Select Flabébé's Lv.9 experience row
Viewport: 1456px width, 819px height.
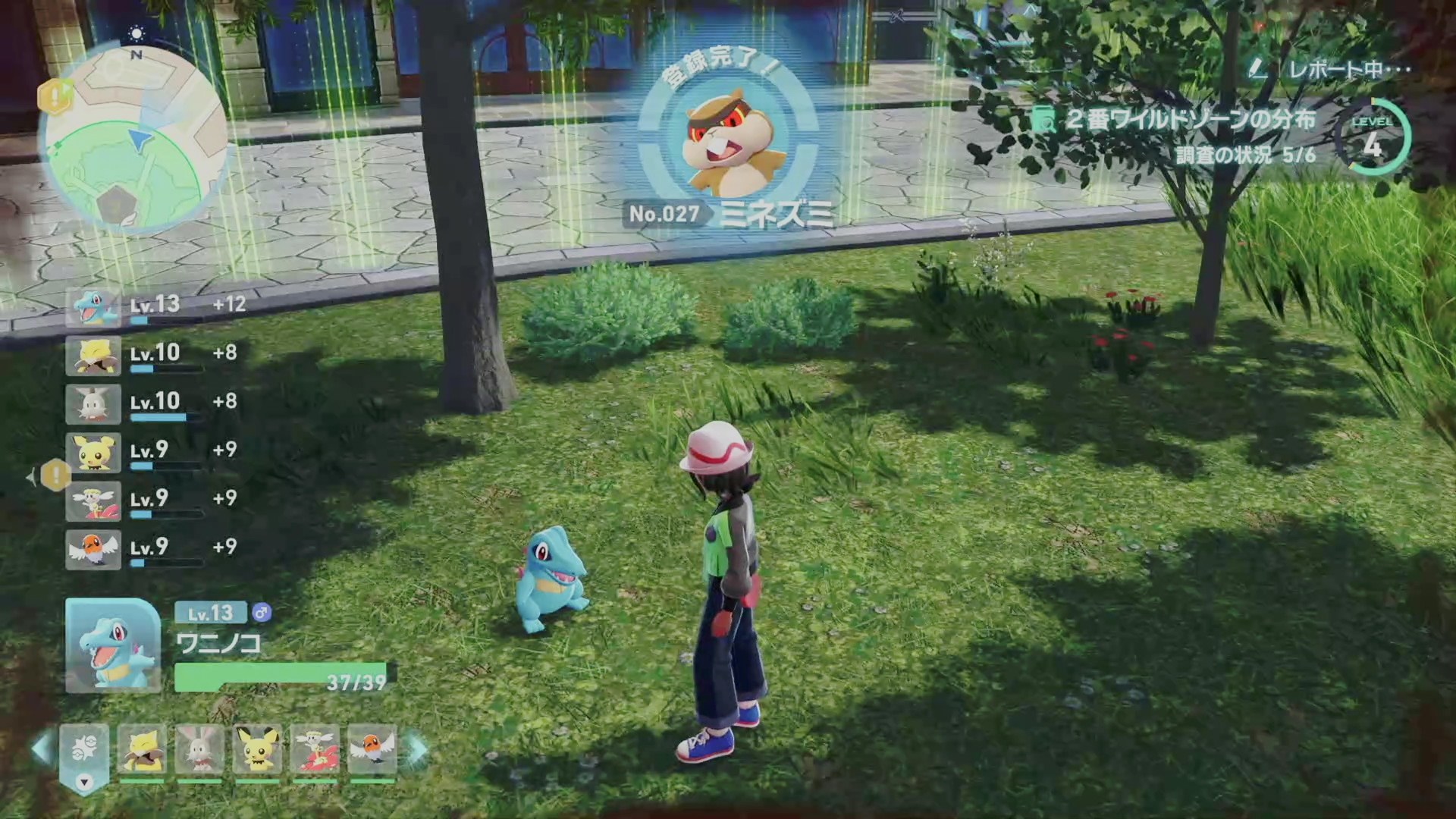click(155, 500)
